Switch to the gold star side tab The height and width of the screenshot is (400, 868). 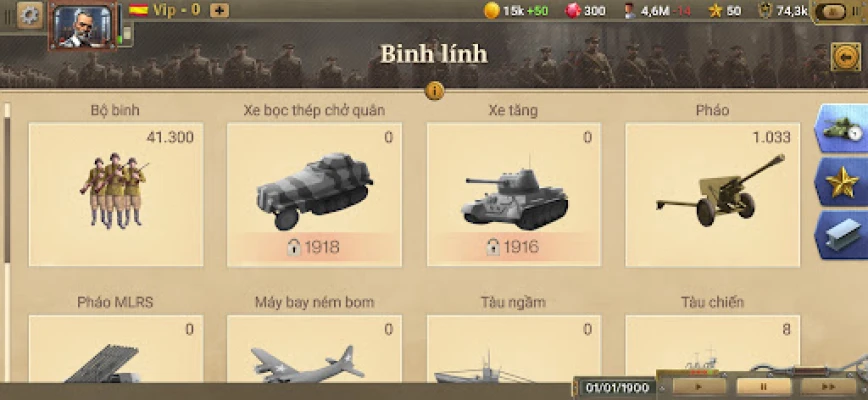844,182
